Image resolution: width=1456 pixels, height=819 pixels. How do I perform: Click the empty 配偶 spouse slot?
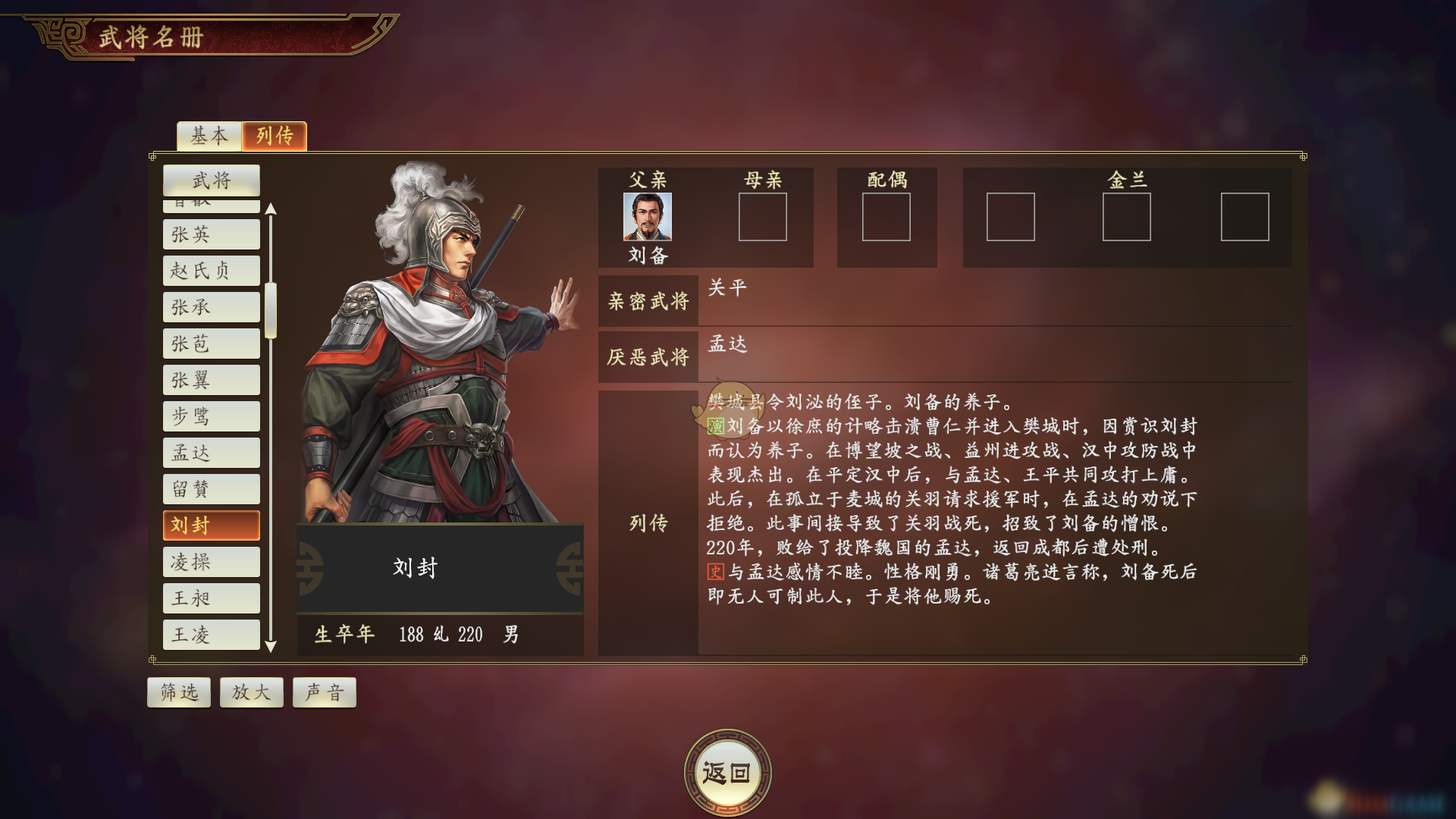[x=886, y=218]
